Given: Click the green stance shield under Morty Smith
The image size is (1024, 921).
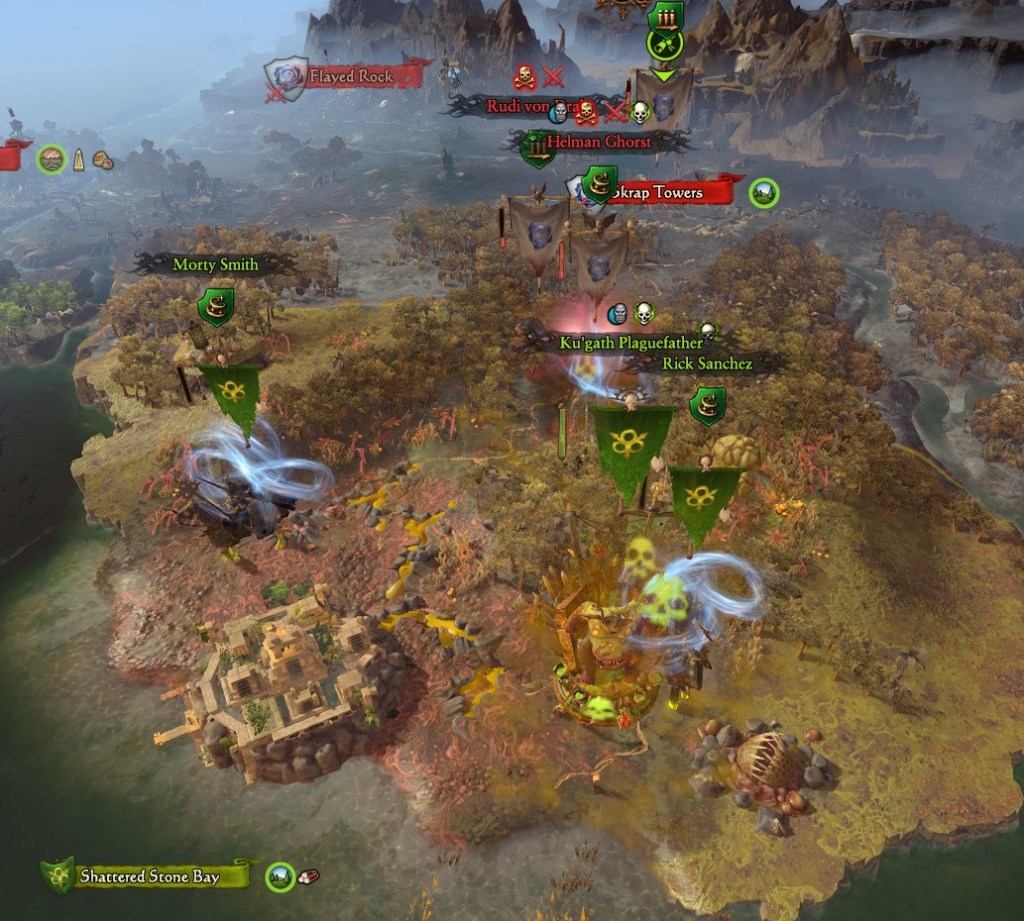Looking at the screenshot, I should click(216, 307).
